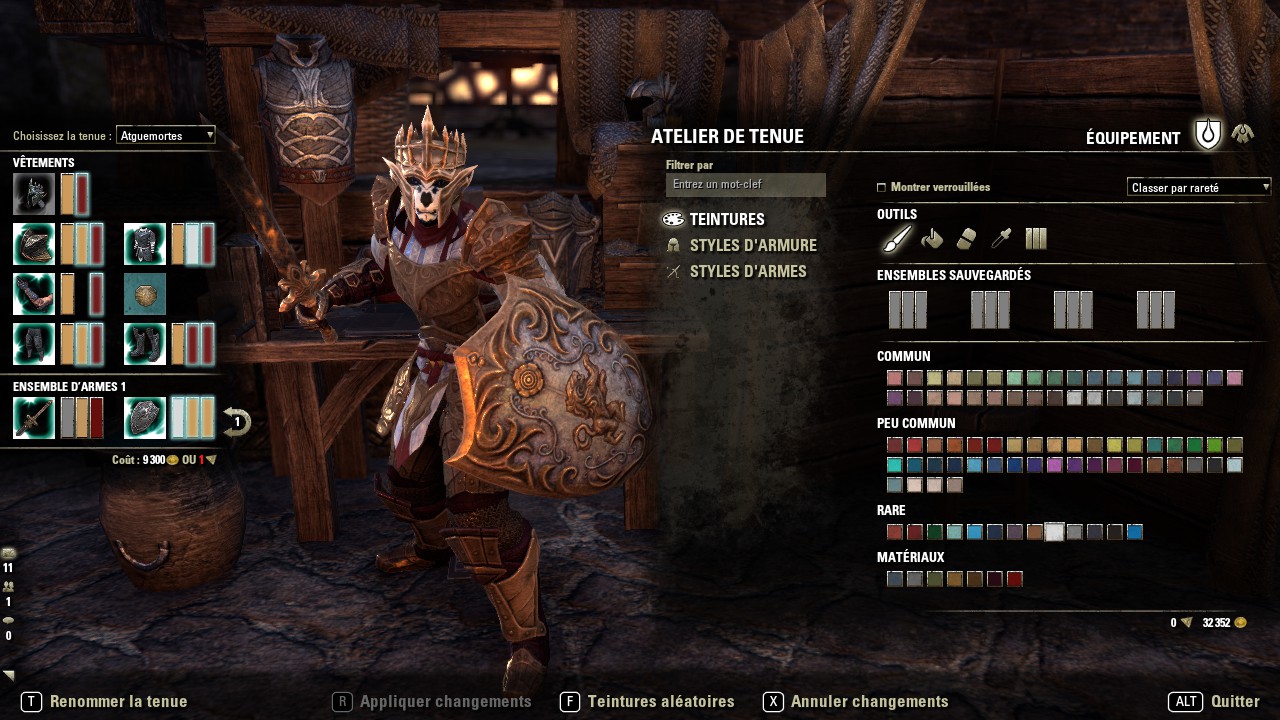Switch weapon set with the swap arrow

[236, 422]
